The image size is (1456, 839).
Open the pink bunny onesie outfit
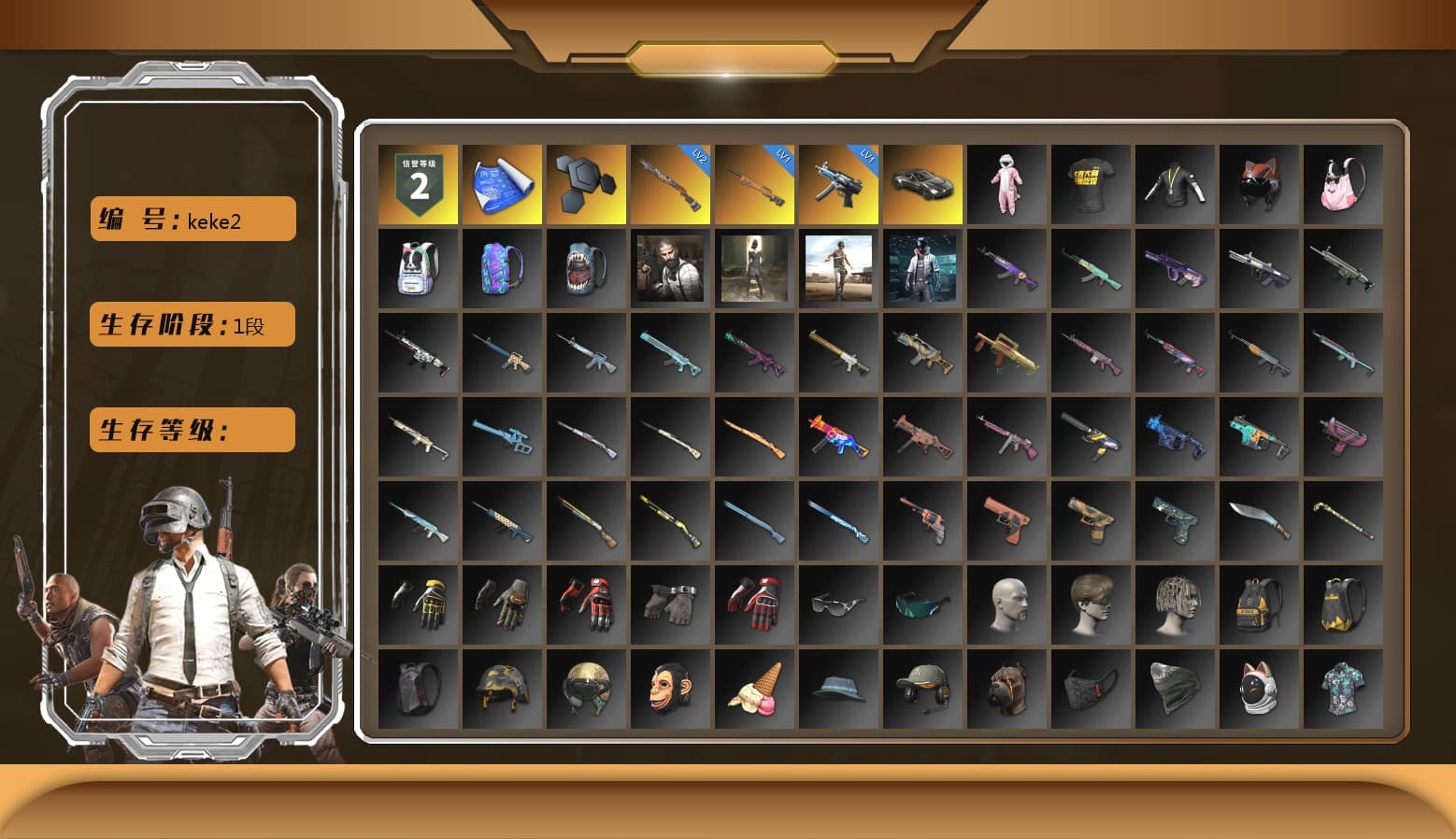1006,182
